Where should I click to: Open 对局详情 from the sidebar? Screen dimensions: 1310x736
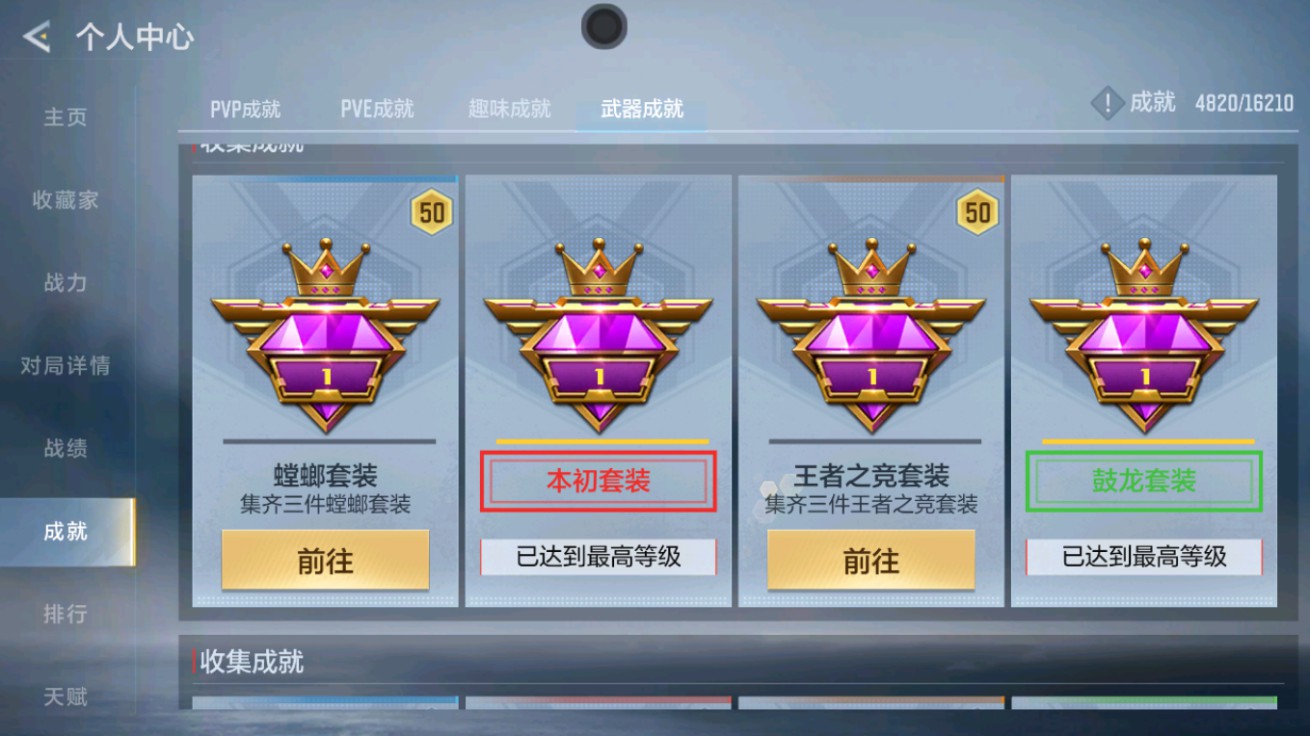(64, 366)
